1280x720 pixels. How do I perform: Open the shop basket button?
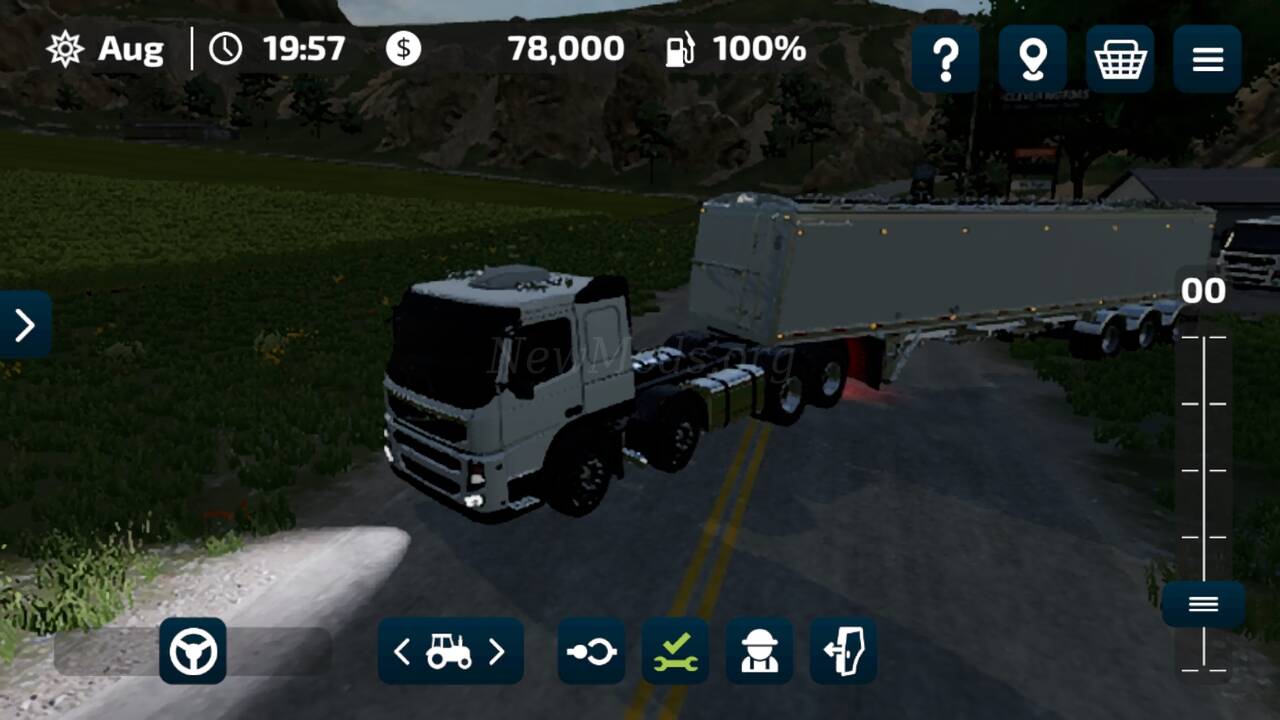click(x=1120, y=60)
